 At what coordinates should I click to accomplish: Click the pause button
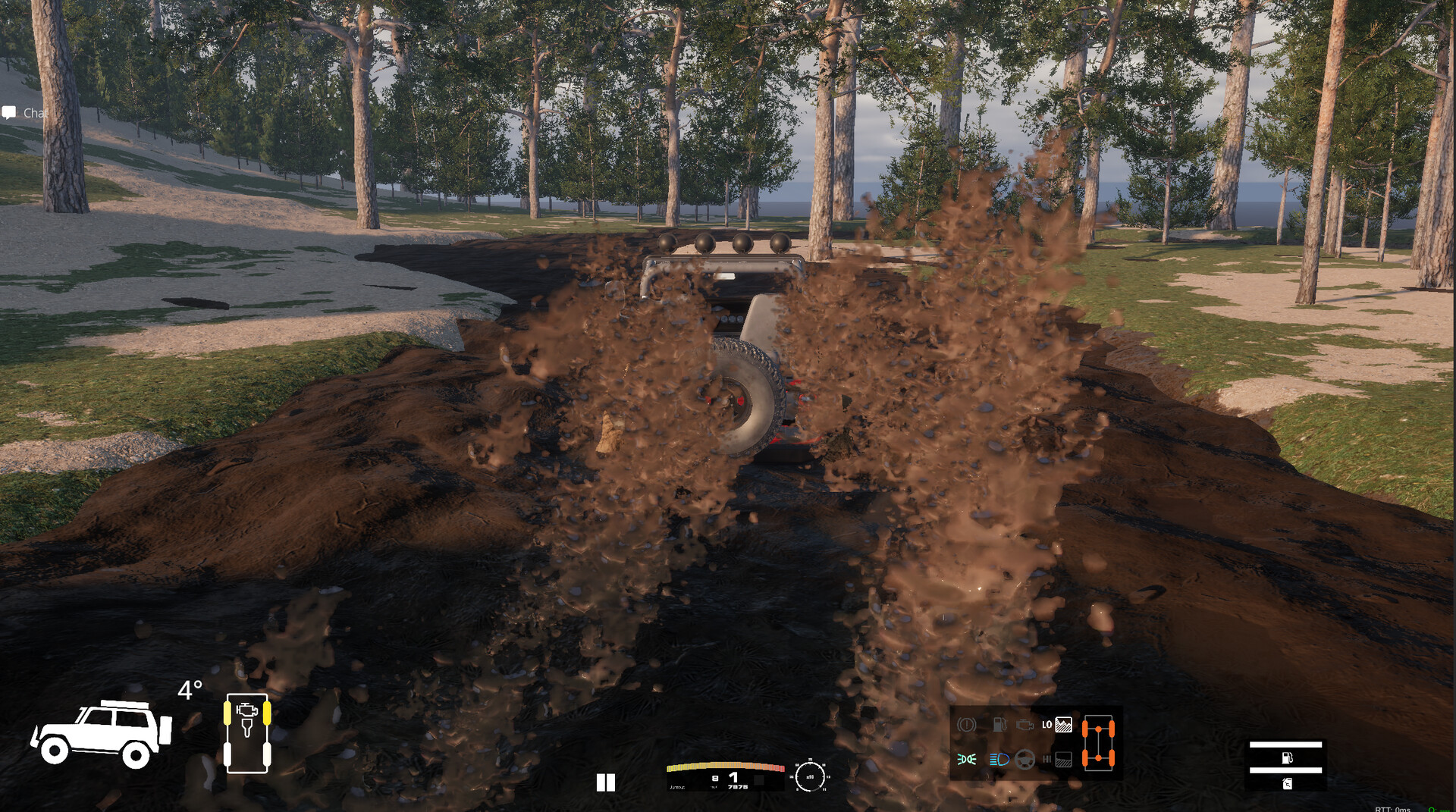point(605,782)
